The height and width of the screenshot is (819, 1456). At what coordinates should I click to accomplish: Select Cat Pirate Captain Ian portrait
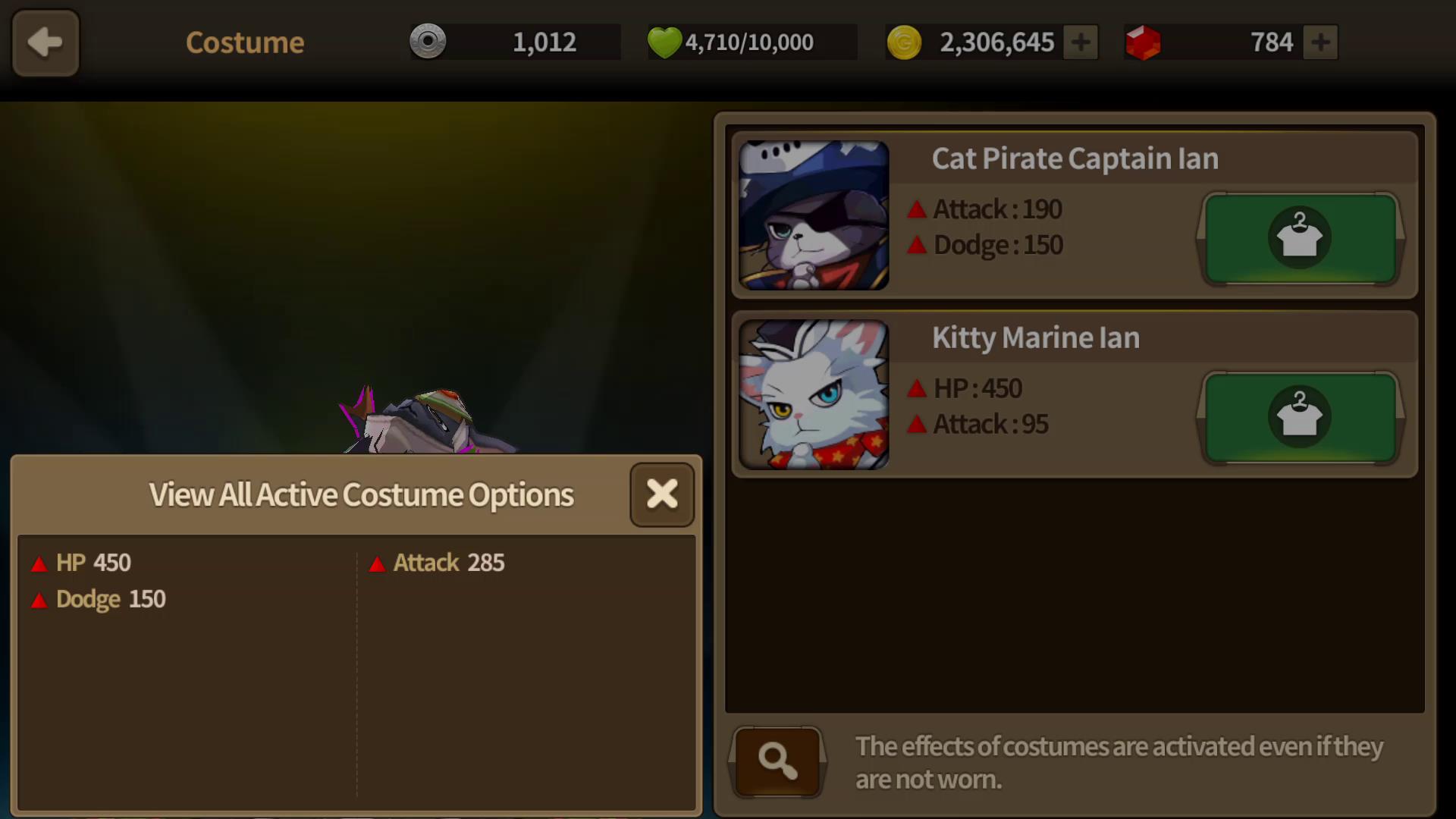pos(814,215)
